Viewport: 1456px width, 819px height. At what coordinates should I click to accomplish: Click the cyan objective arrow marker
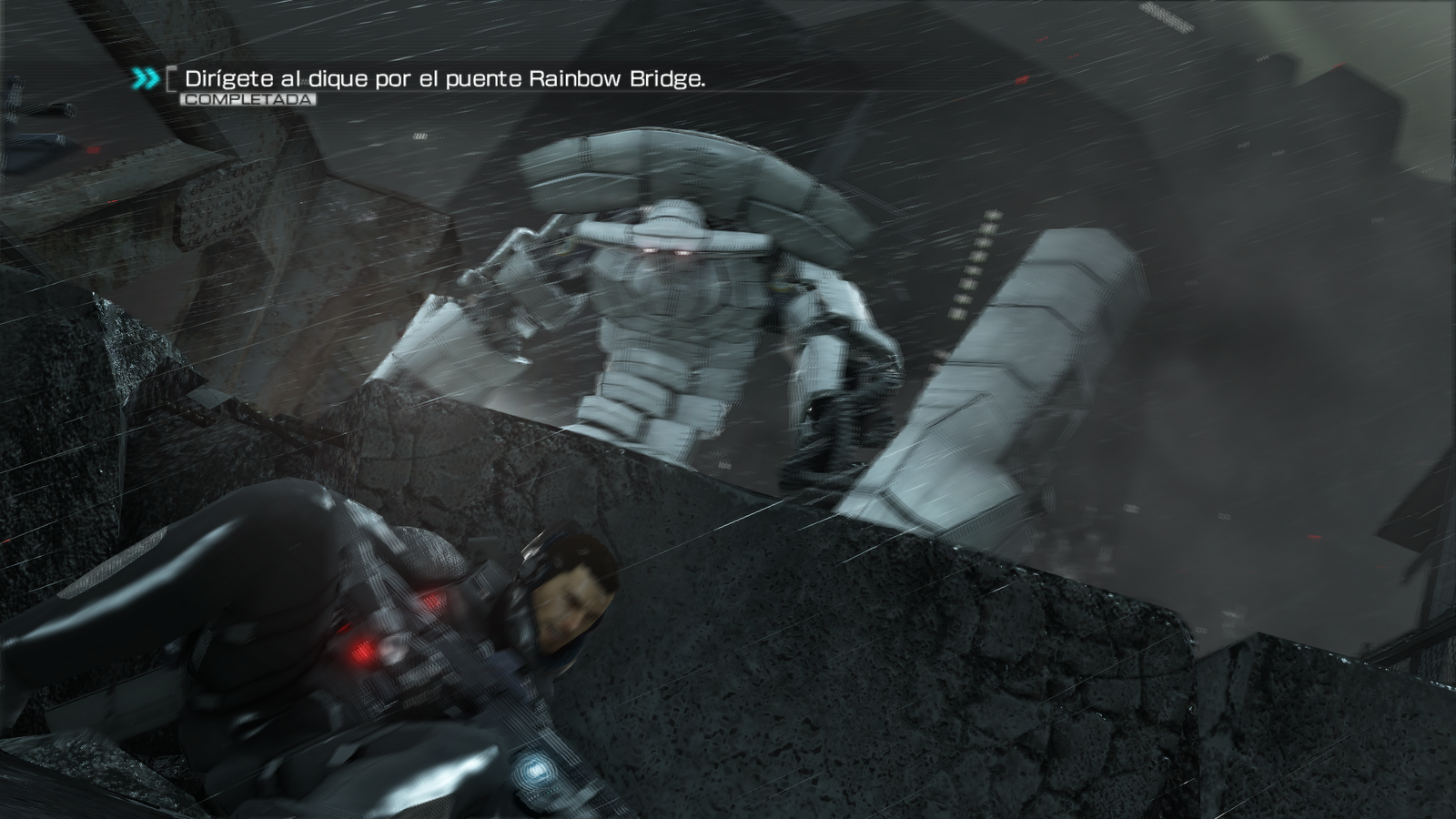pos(146,79)
